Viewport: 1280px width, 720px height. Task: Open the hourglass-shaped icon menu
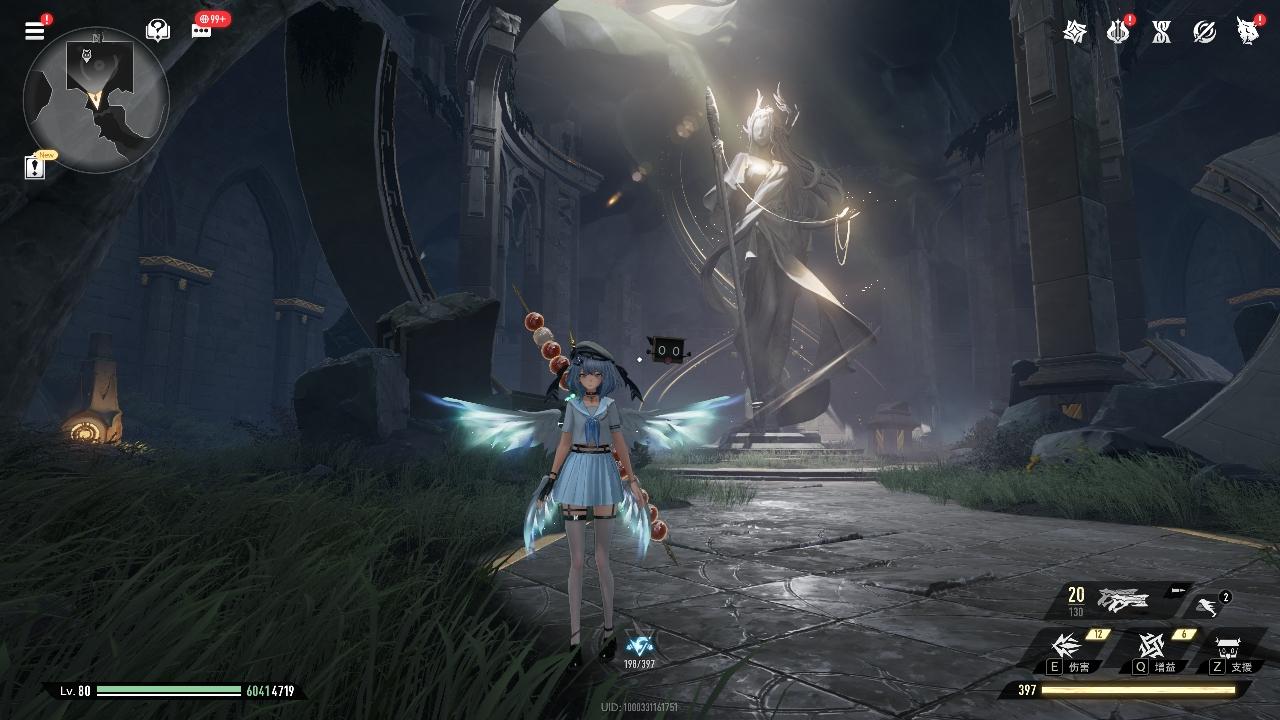(1161, 32)
